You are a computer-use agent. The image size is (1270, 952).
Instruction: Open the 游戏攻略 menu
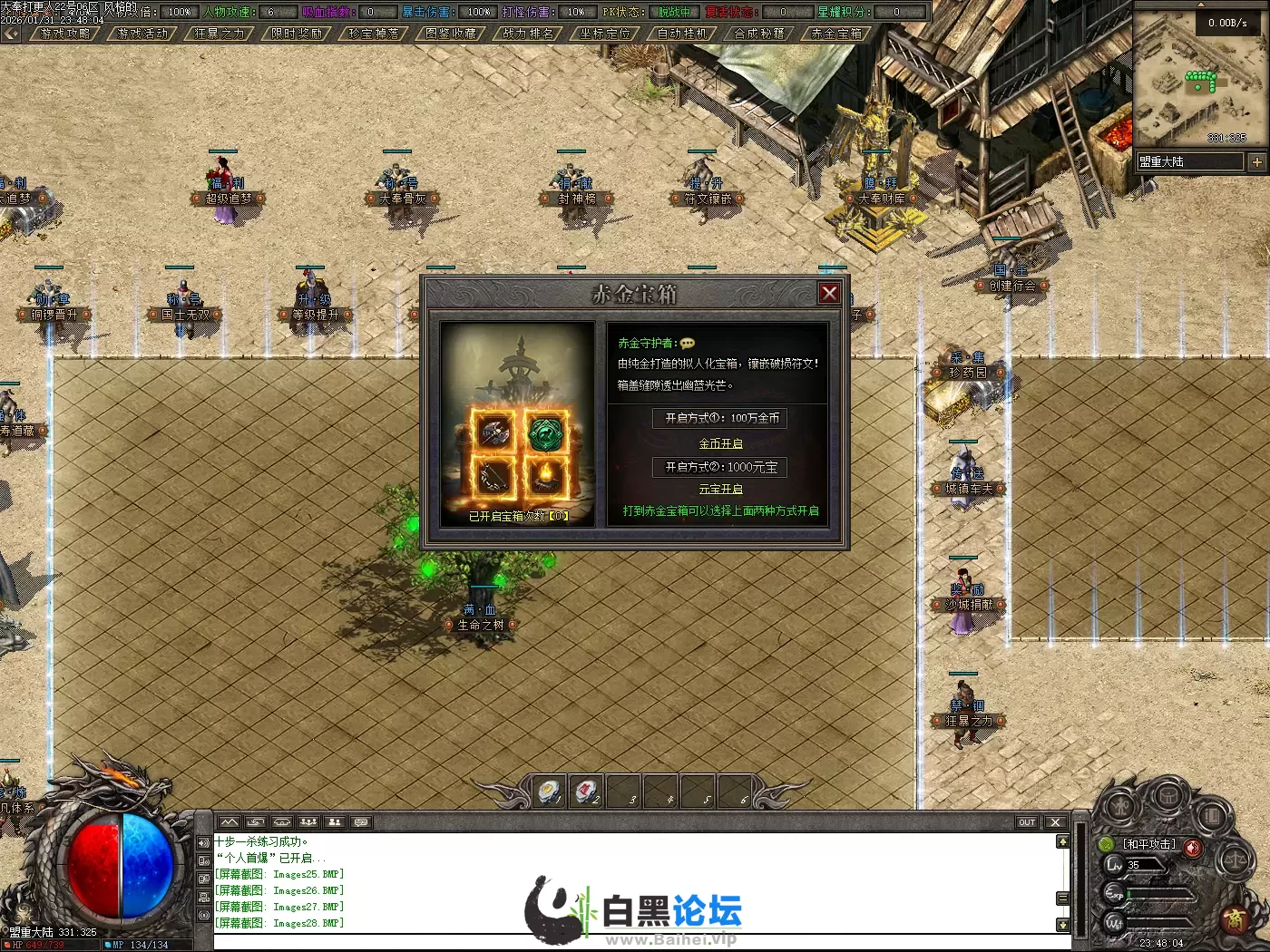point(65,34)
